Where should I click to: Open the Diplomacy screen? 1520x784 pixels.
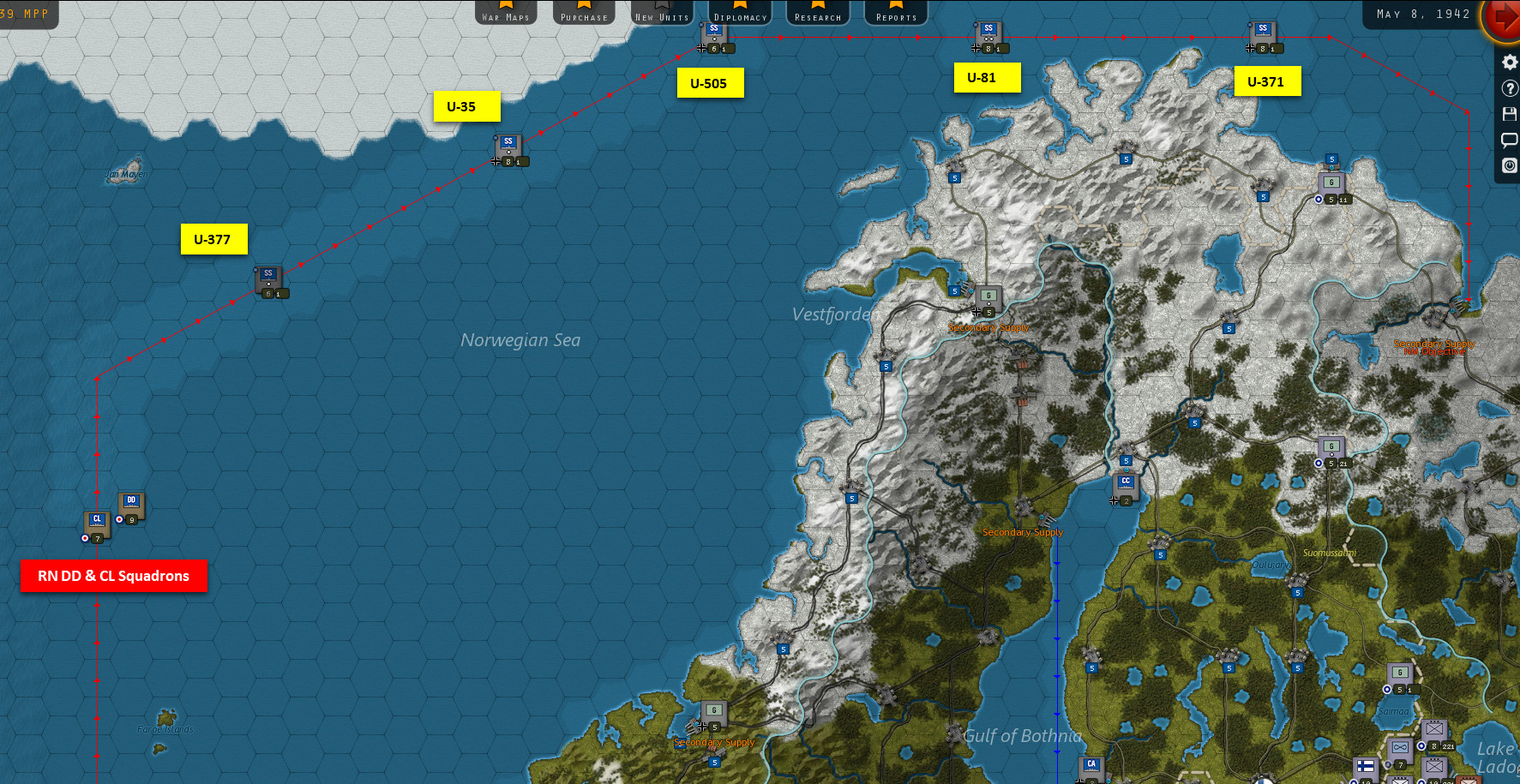pyautogui.click(x=740, y=12)
